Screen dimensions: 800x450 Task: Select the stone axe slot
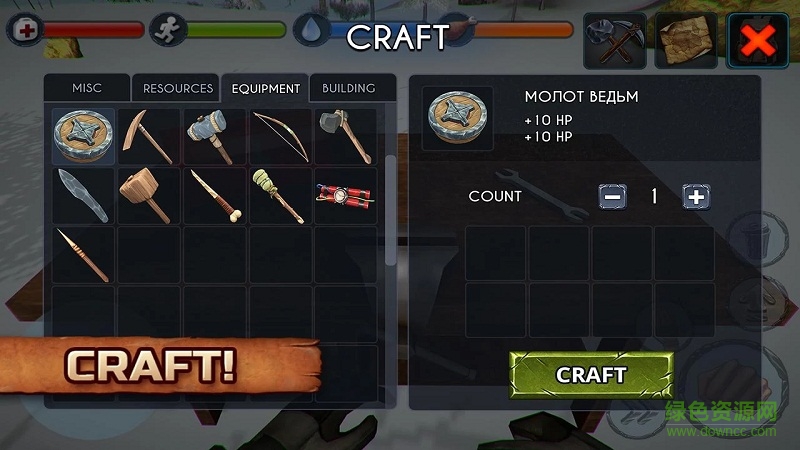345,137
